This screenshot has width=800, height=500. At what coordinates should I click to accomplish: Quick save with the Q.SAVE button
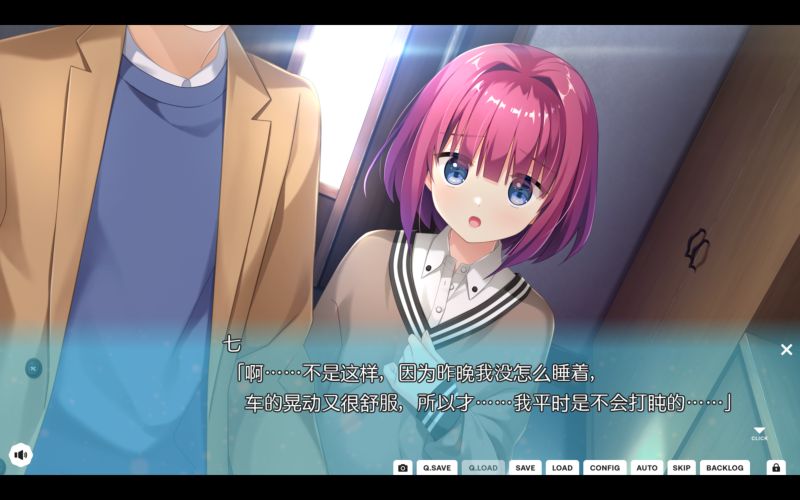pyautogui.click(x=437, y=467)
